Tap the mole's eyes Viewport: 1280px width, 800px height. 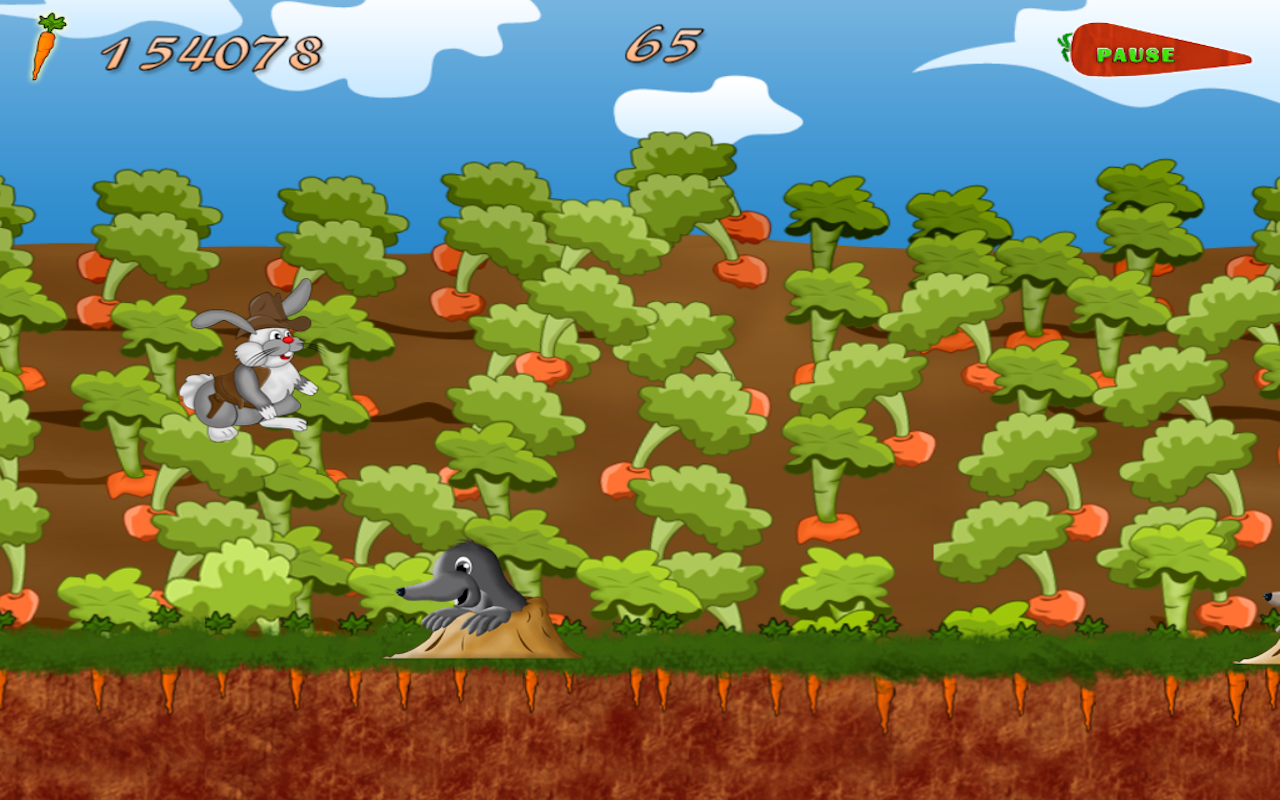463,565
